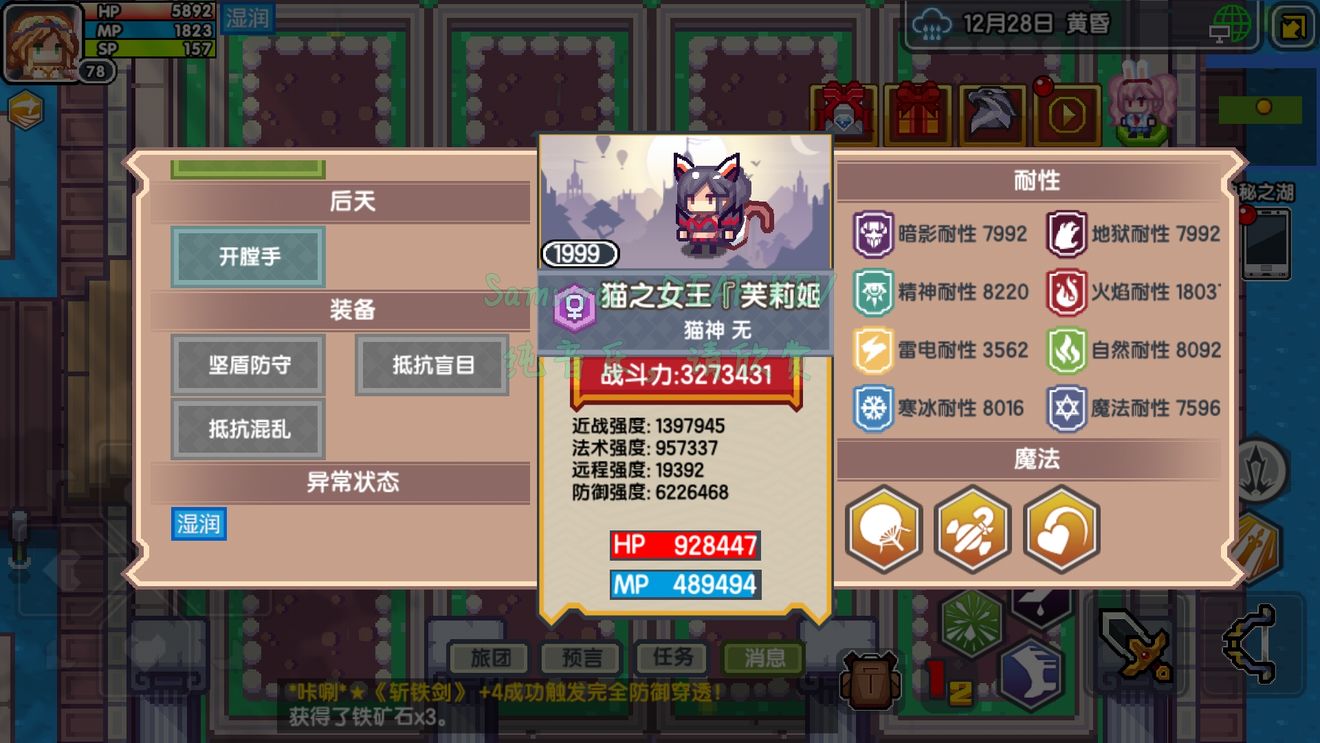This screenshot has height=743, width=1320.
Task: Open the 消息 tab at the bottom
Action: click(x=763, y=659)
